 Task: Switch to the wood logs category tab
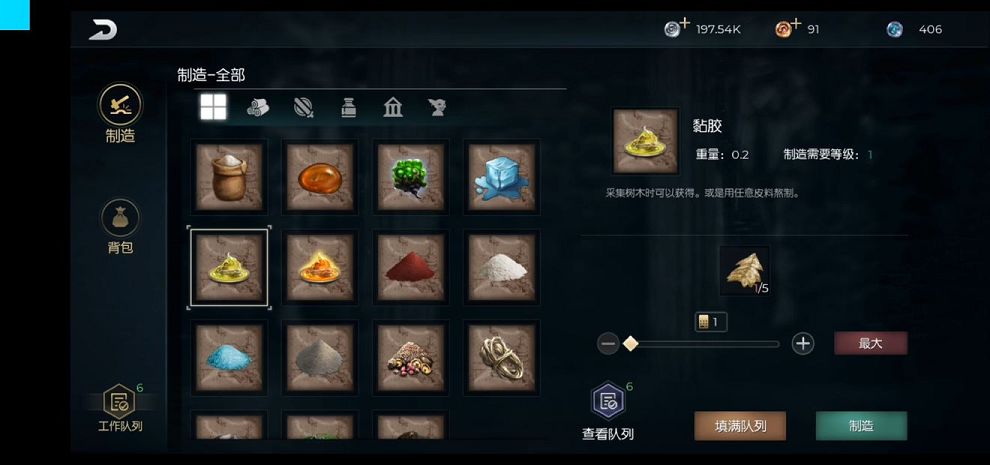pos(258,107)
